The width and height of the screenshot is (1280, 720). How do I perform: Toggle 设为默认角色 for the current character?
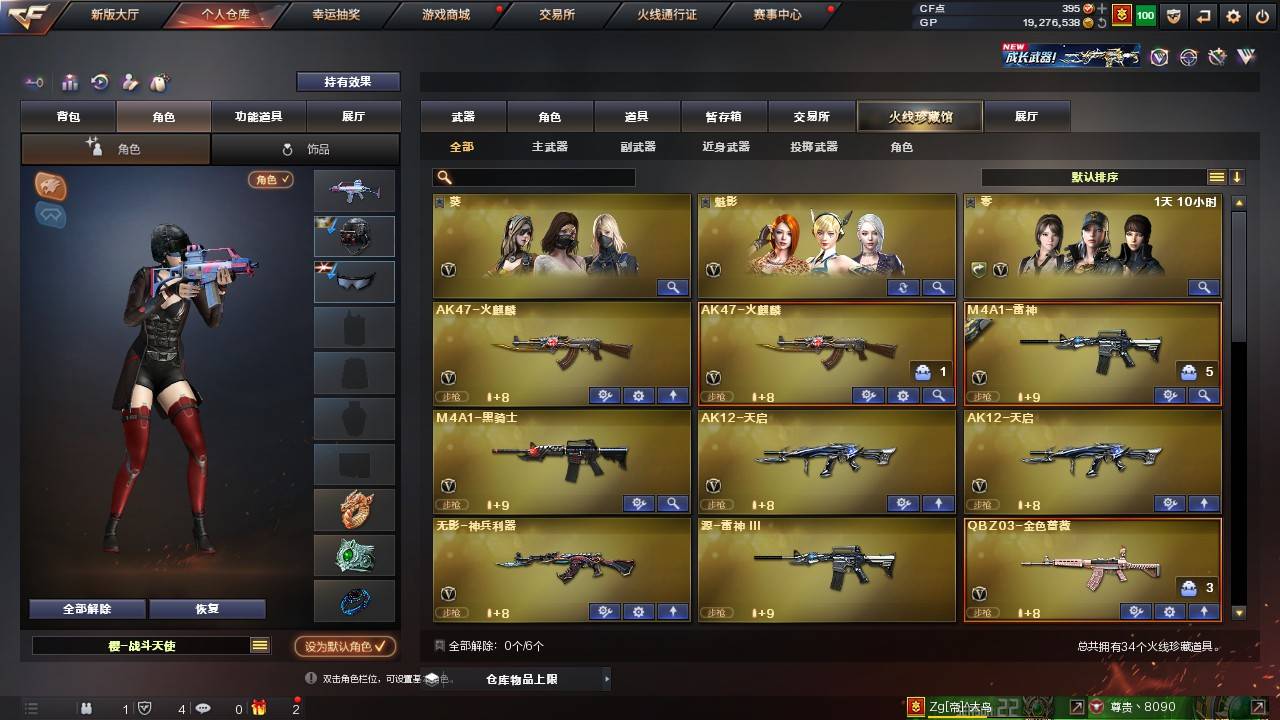coord(341,646)
